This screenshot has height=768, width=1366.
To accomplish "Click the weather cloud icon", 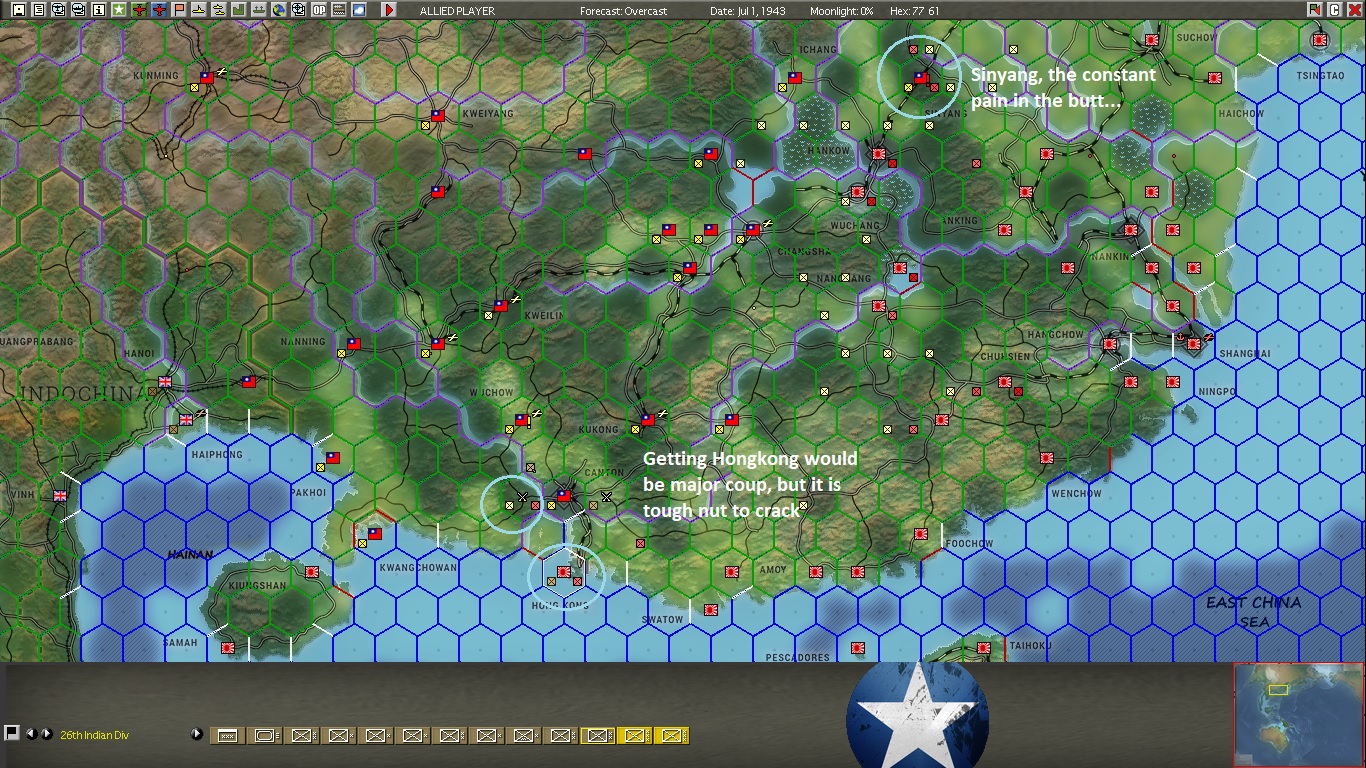I will pyautogui.click(x=360, y=9).
